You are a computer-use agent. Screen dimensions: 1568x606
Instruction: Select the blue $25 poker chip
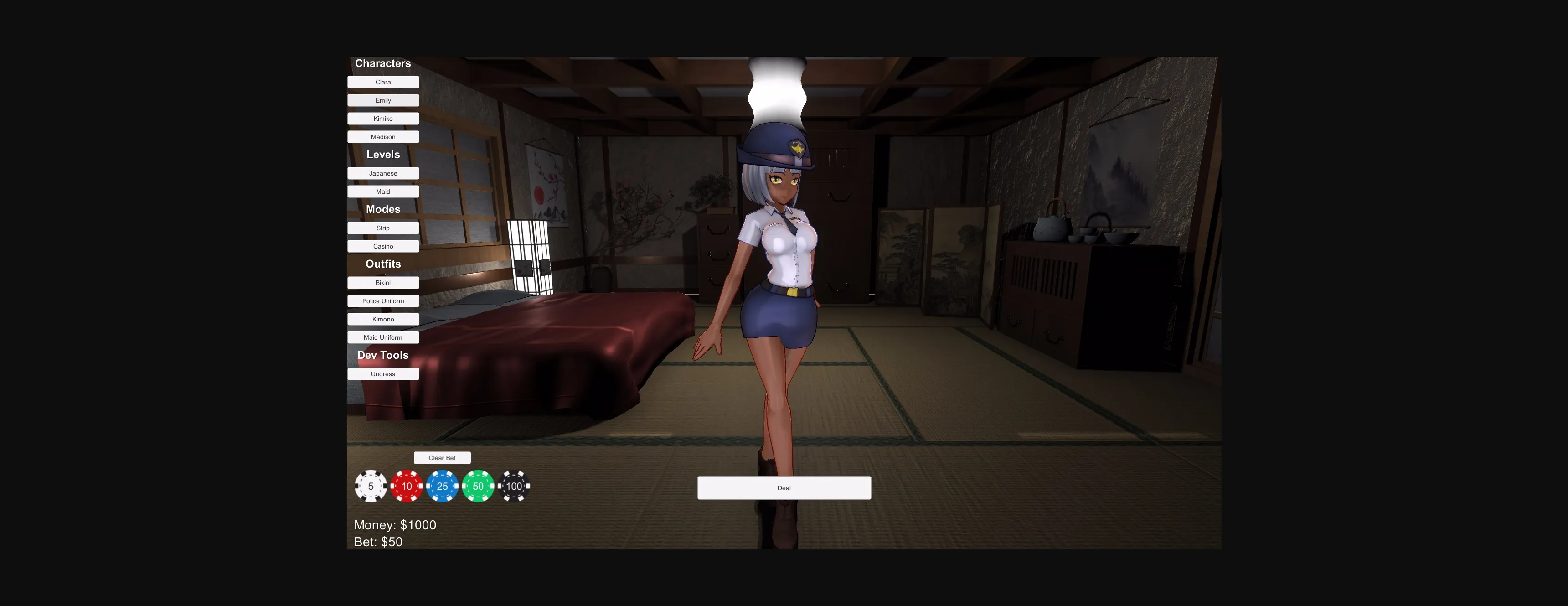click(x=442, y=486)
